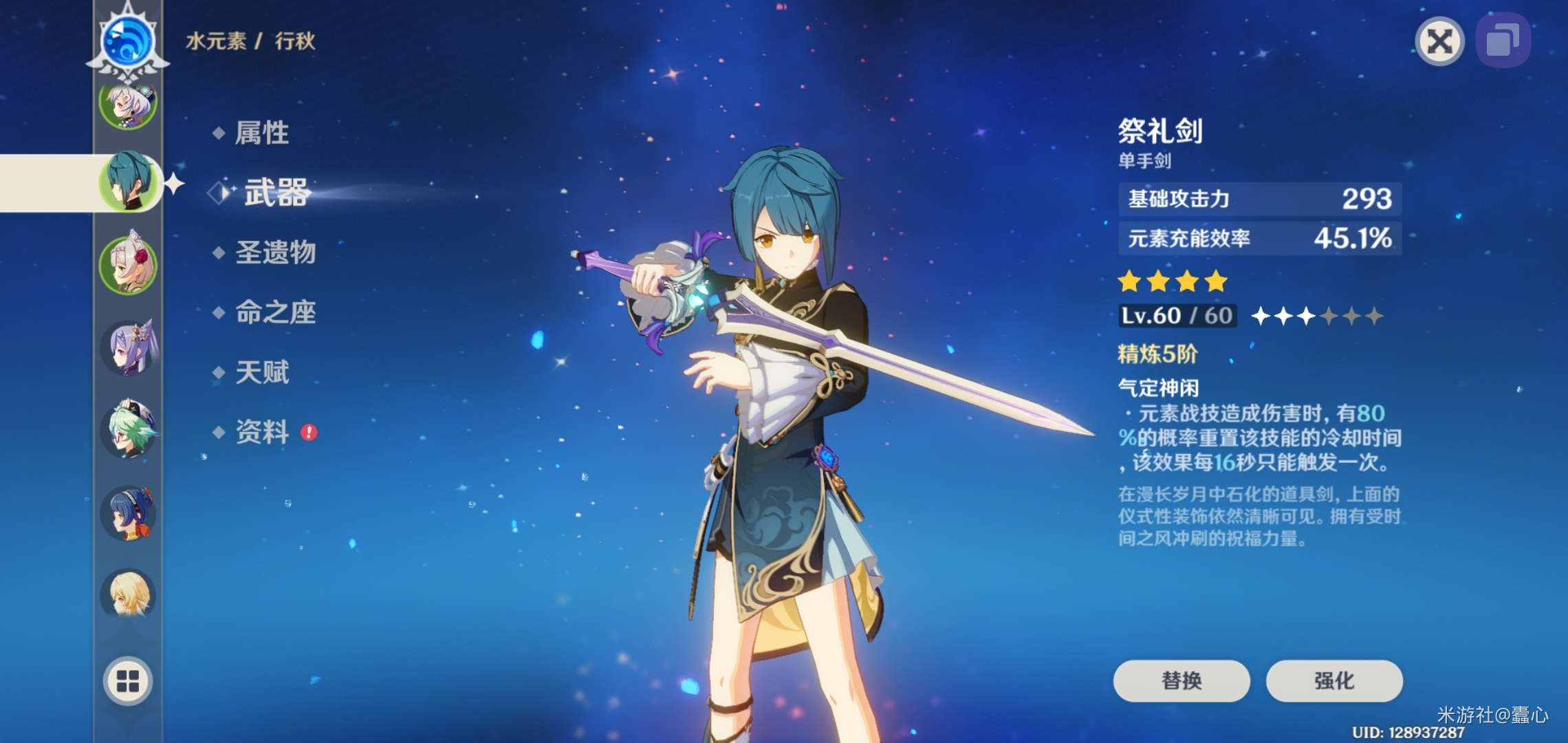
Task: Open the 属性 attributes tab
Action: pos(261,133)
